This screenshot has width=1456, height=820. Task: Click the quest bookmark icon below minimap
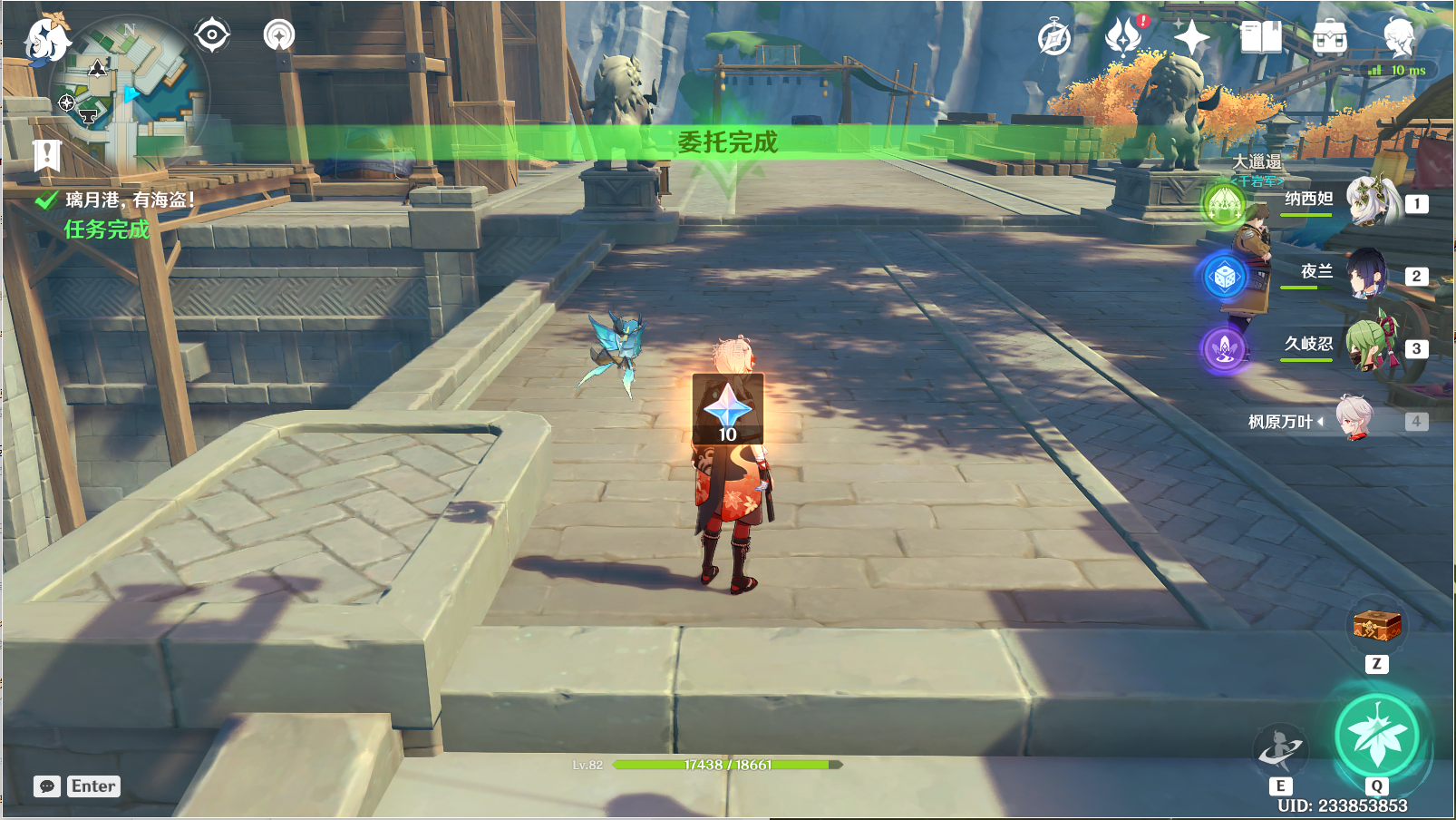click(46, 155)
